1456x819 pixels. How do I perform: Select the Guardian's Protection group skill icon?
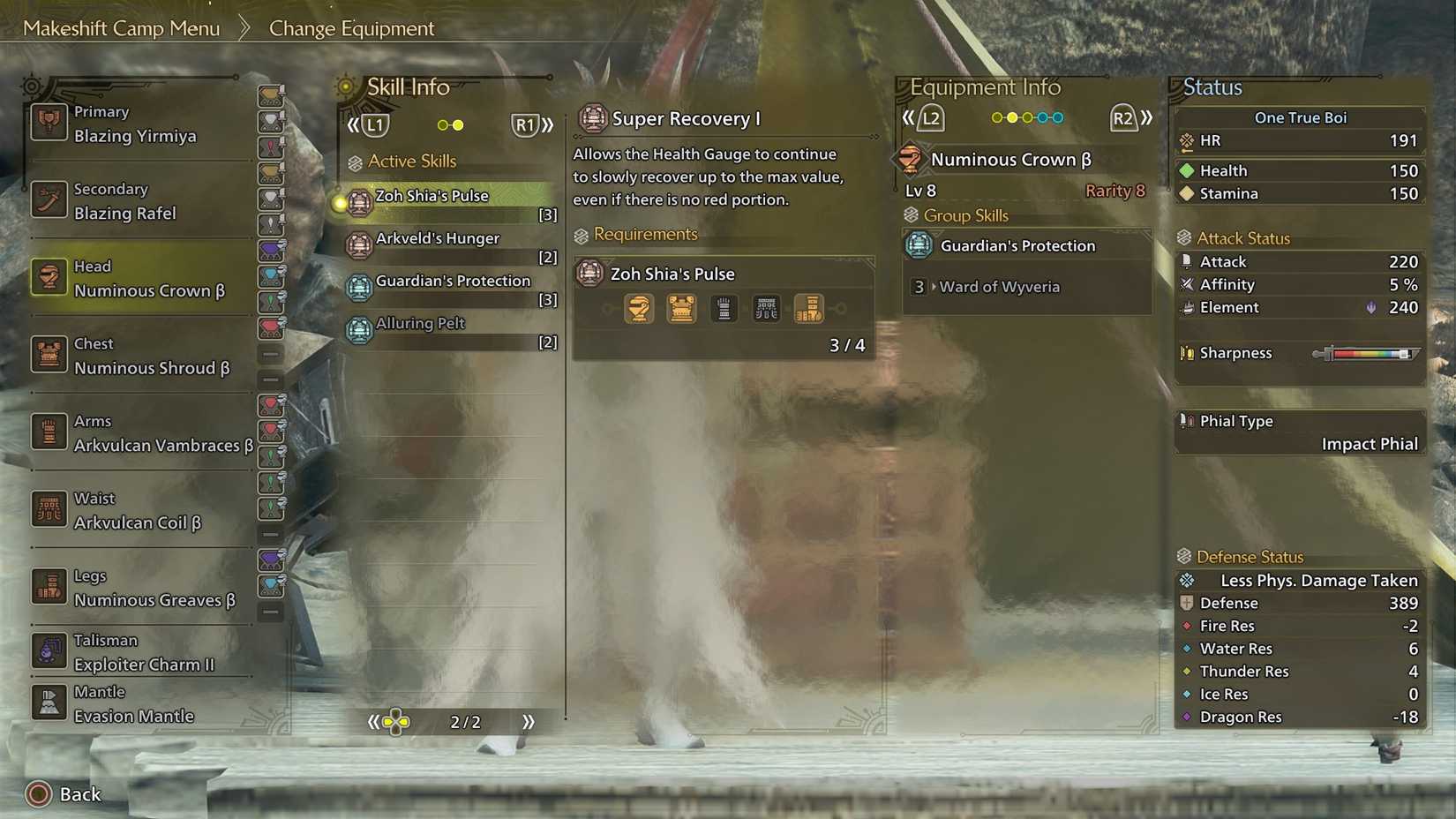tap(919, 245)
